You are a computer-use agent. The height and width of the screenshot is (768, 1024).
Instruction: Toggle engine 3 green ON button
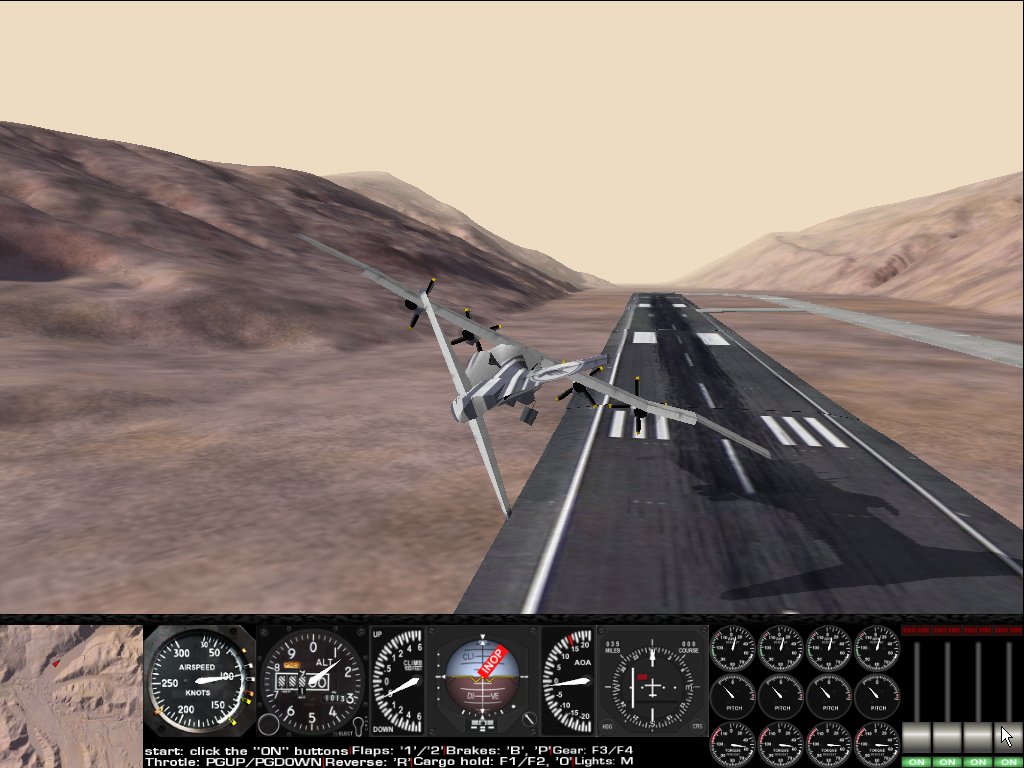(977, 762)
